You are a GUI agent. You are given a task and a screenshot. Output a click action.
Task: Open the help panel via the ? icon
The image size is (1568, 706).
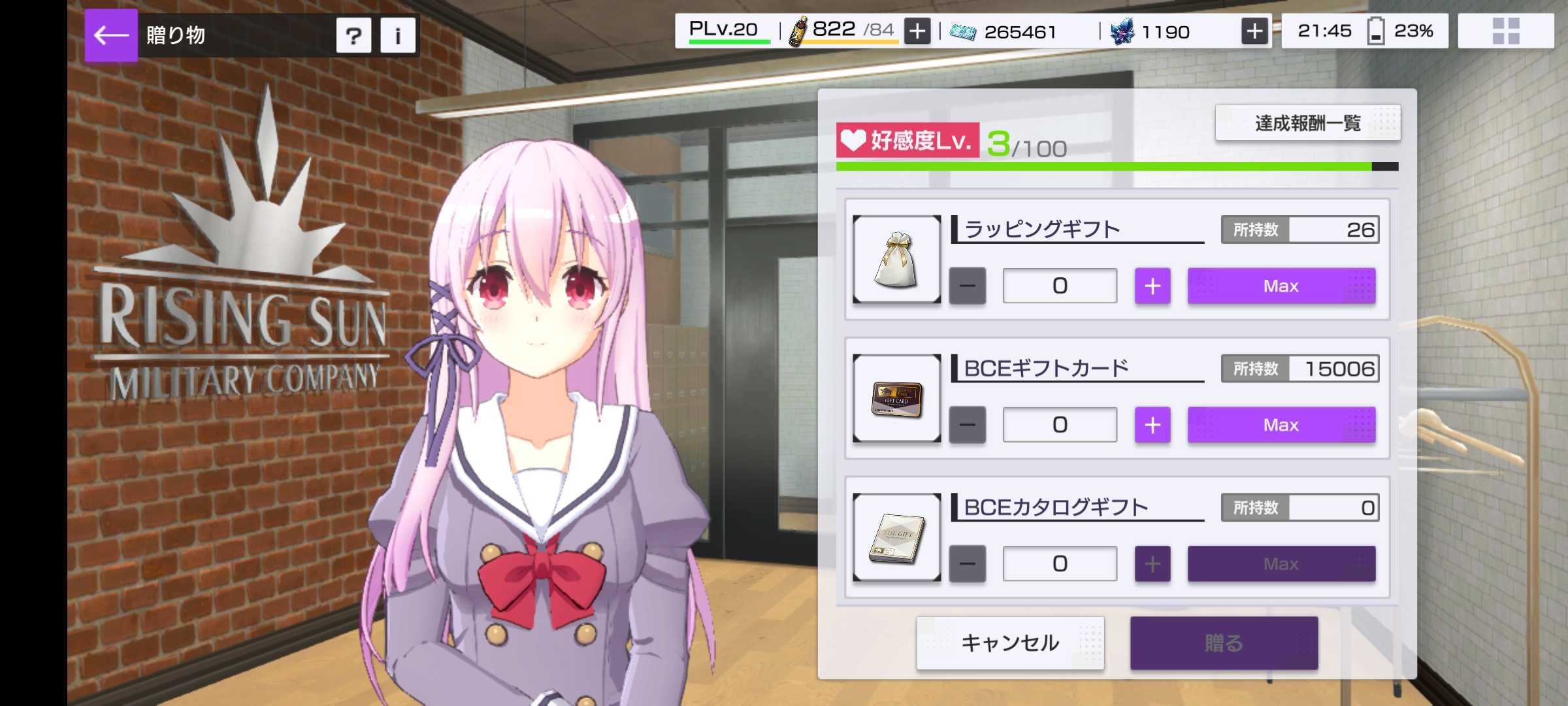[353, 36]
